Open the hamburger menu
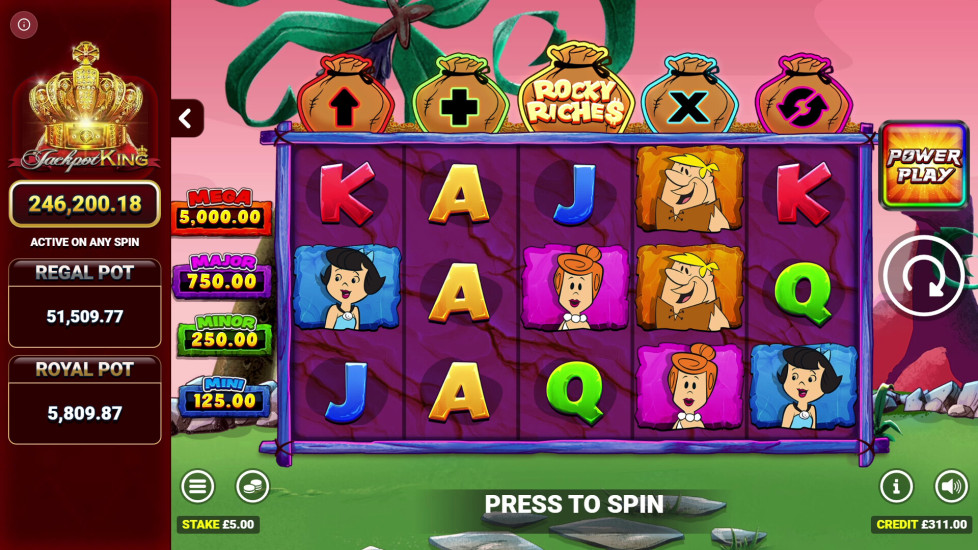 (198, 487)
